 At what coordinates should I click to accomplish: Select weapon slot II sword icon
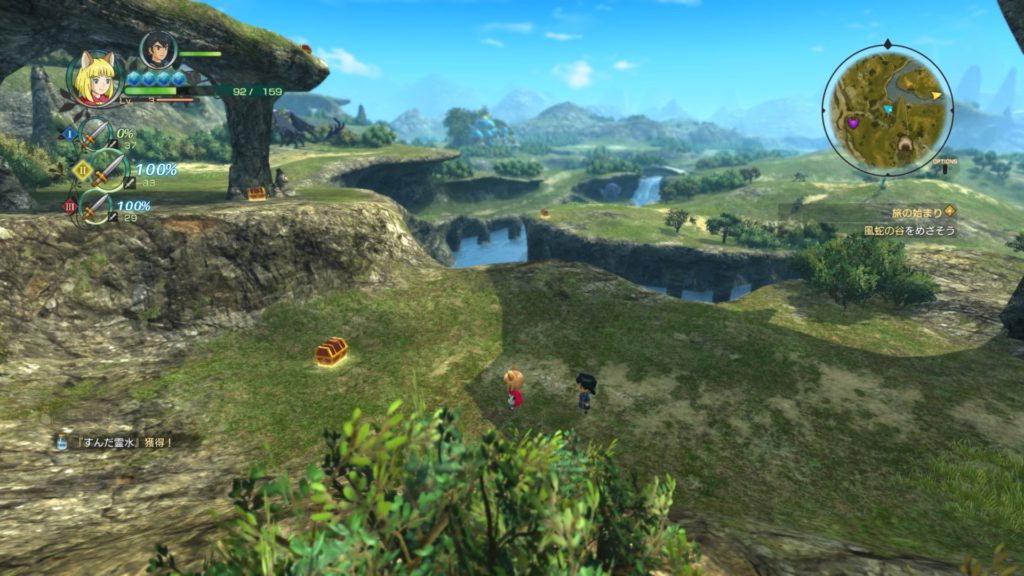click(x=107, y=169)
